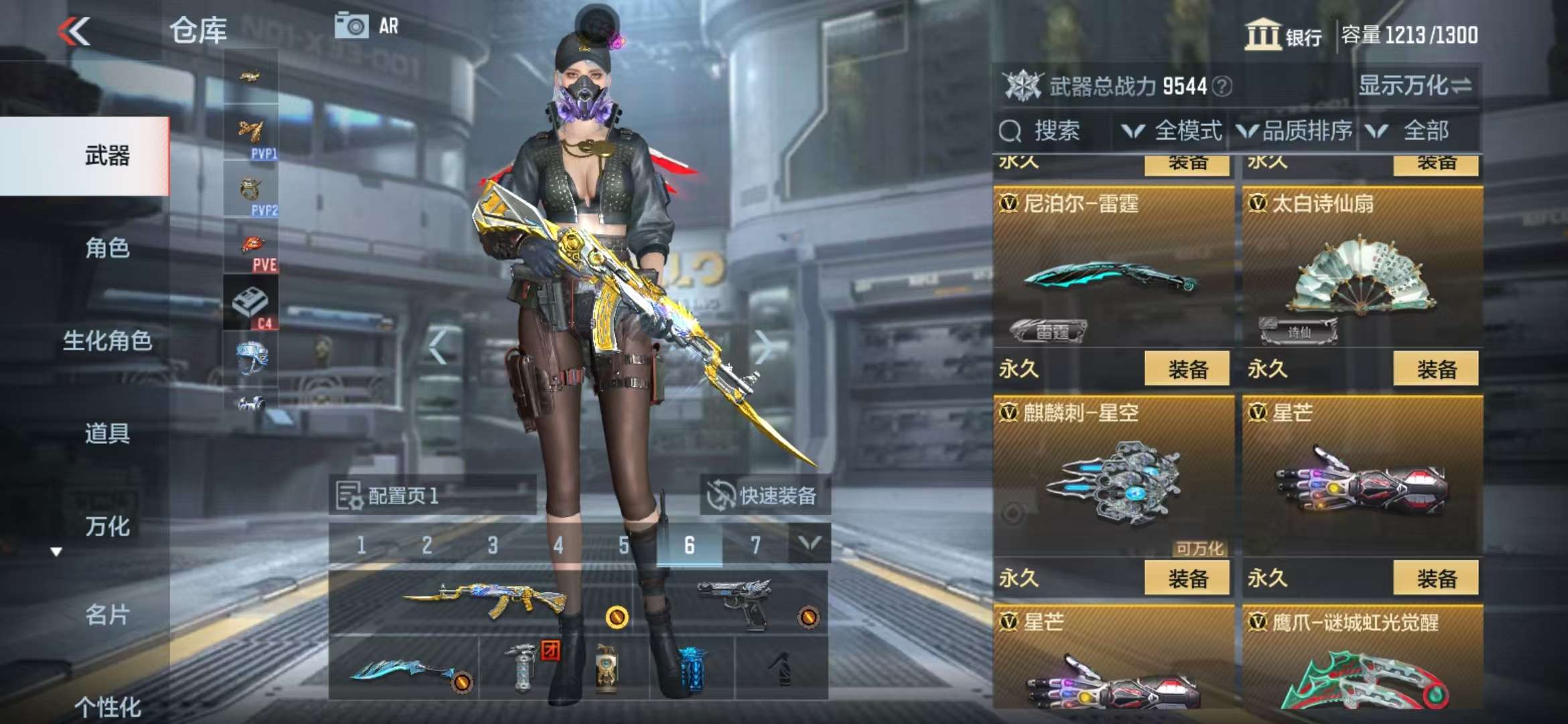The image size is (1568, 724).
Task: Activate 快速装备 quick equip
Action: click(765, 495)
